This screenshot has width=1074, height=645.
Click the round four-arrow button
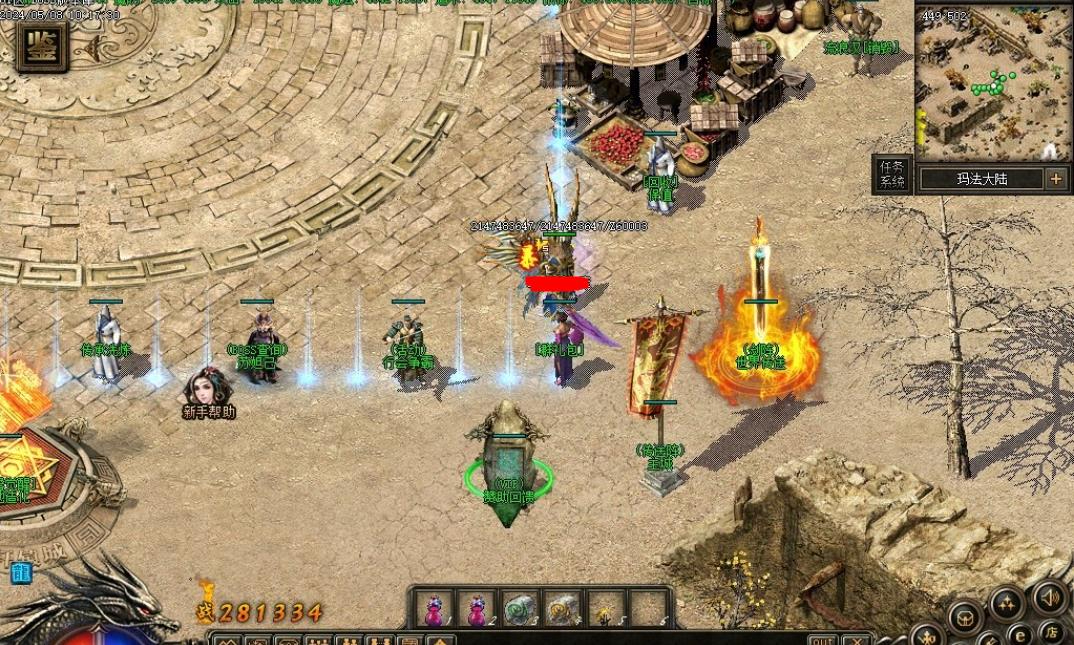pyautogui.click(x=1006, y=604)
